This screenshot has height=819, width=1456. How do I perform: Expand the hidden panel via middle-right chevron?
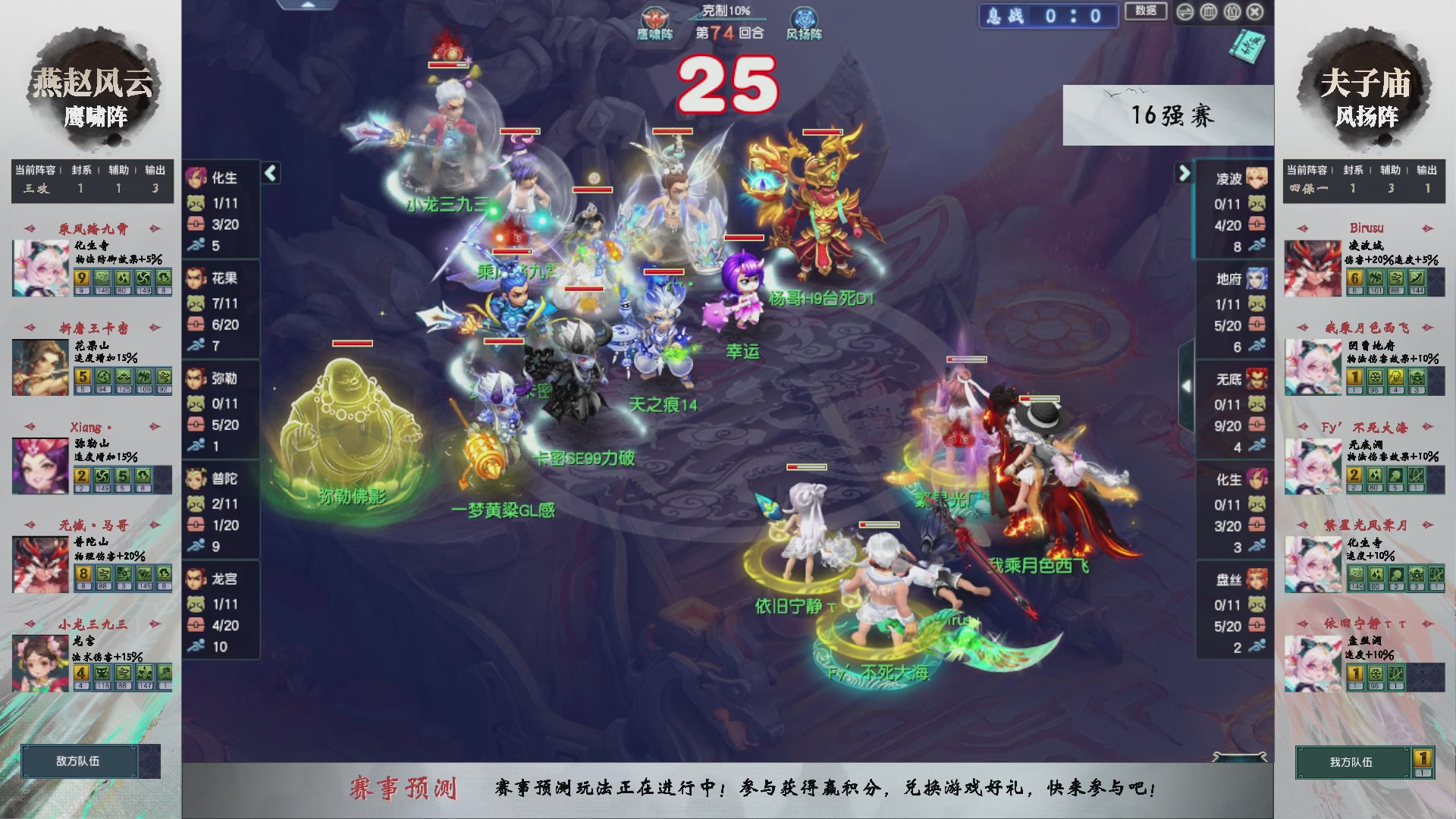(x=1187, y=385)
